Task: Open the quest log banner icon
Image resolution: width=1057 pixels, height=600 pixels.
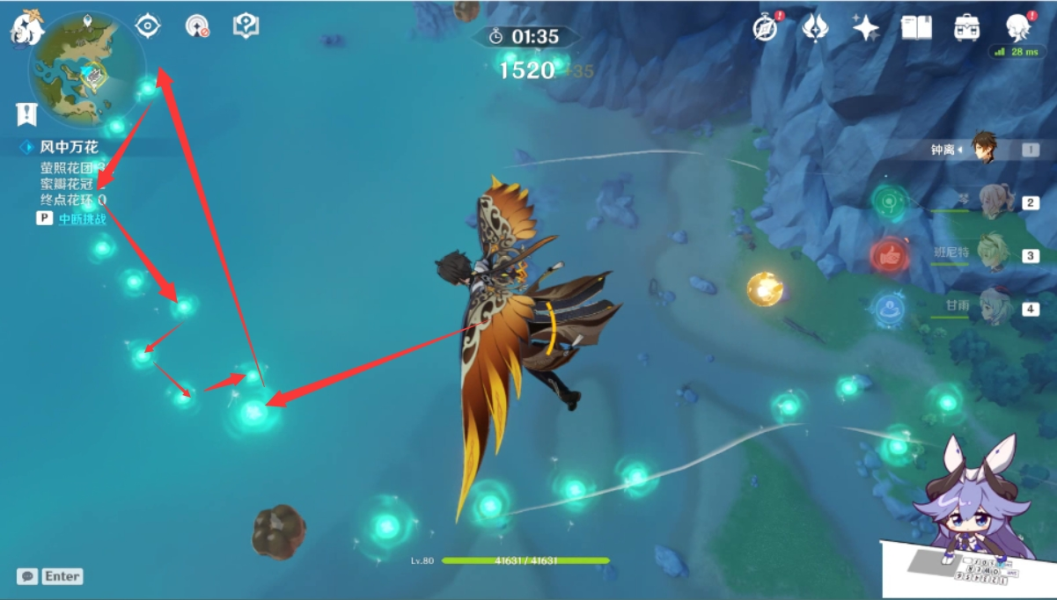Action: coord(26,113)
